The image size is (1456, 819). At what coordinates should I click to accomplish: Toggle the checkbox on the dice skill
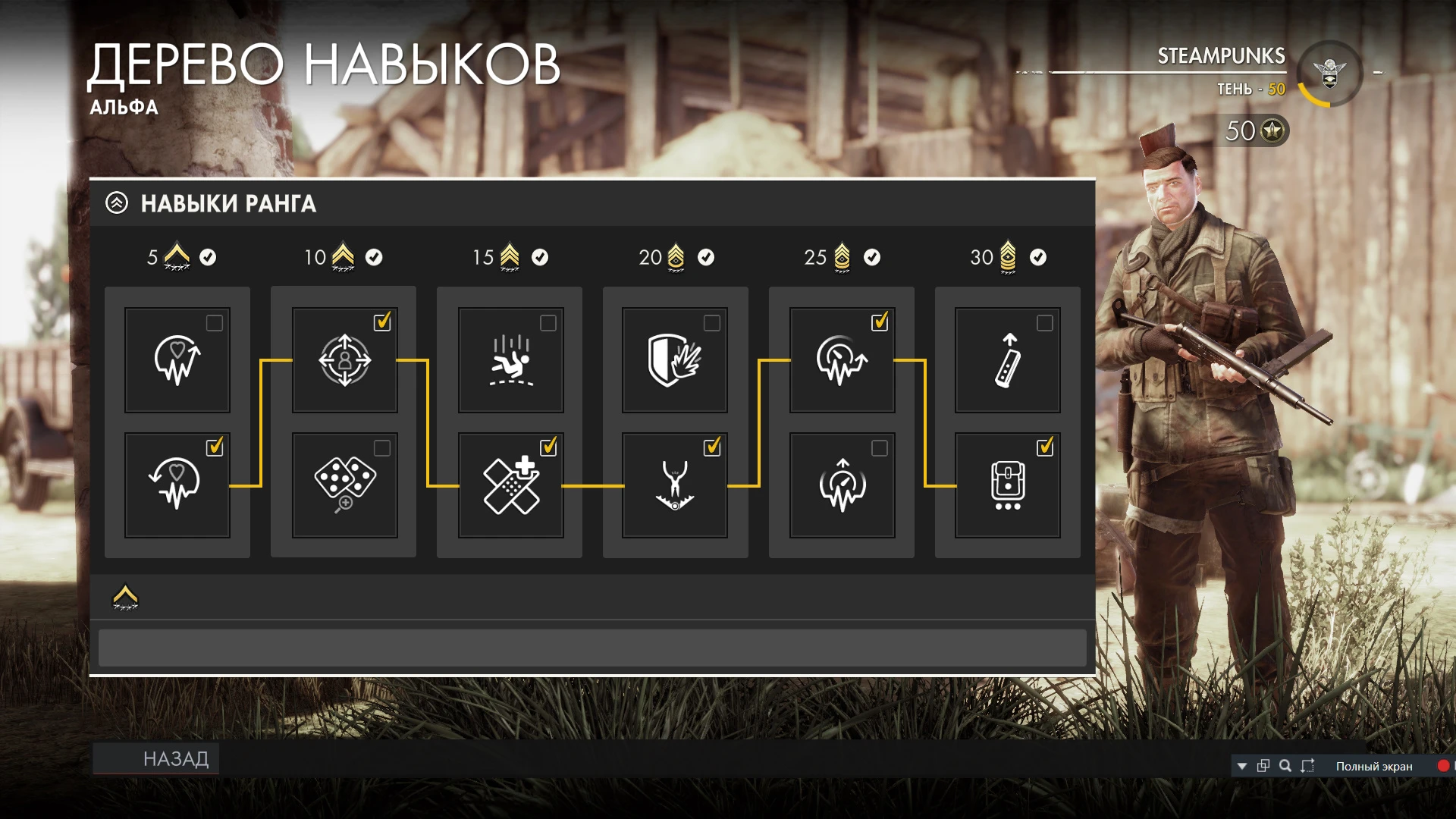pos(382,447)
